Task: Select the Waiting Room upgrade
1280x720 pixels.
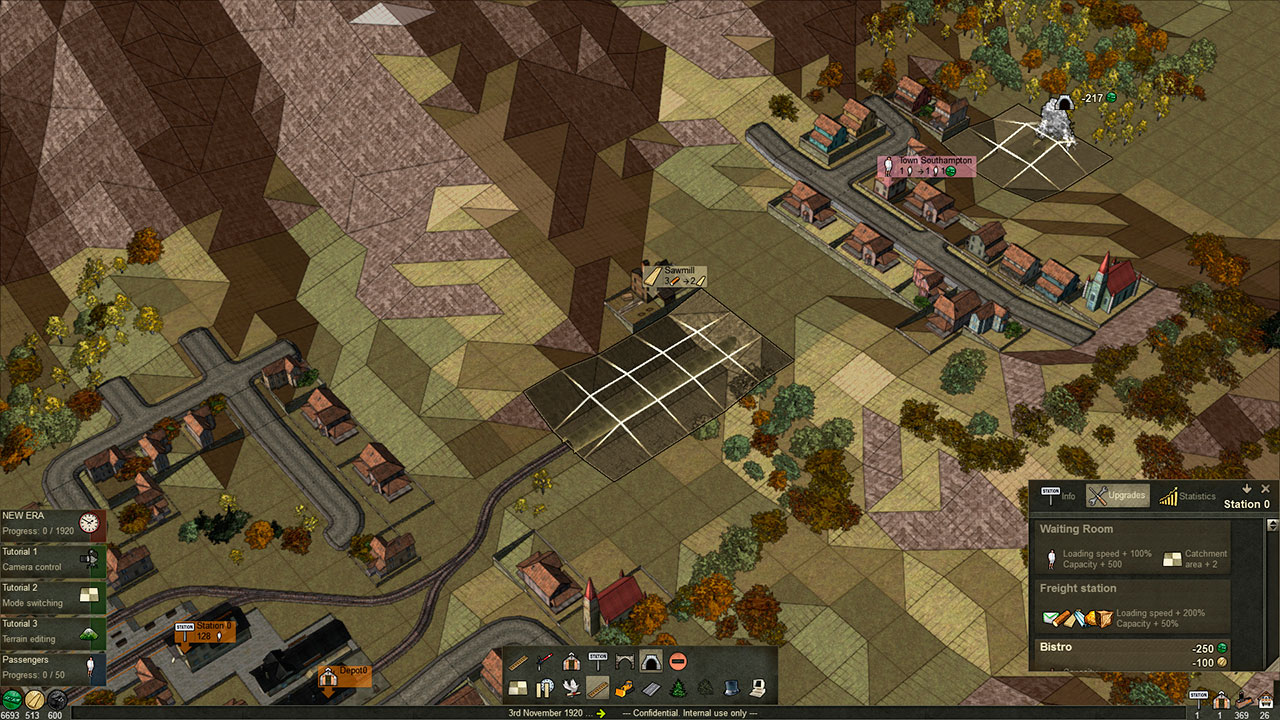Action: (x=1130, y=547)
